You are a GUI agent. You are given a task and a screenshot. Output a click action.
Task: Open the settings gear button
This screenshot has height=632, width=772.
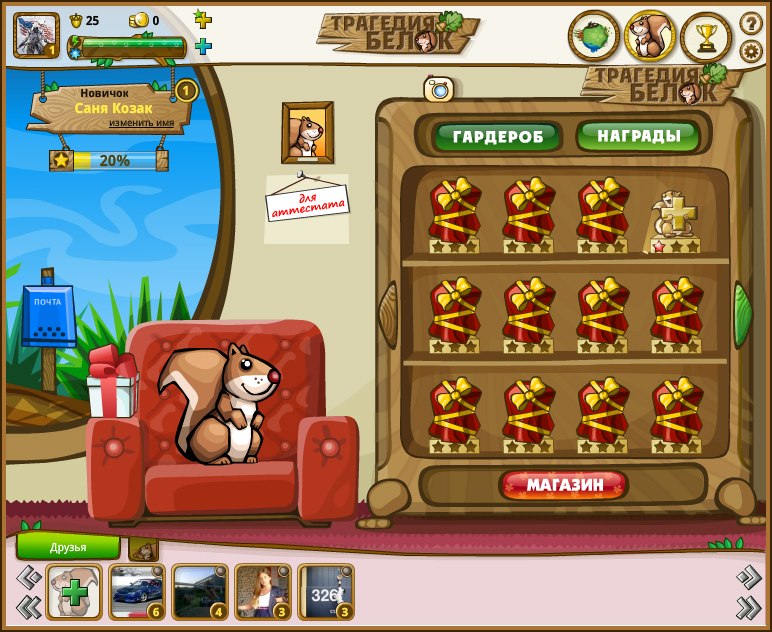pyautogui.click(x=750, y=50)
